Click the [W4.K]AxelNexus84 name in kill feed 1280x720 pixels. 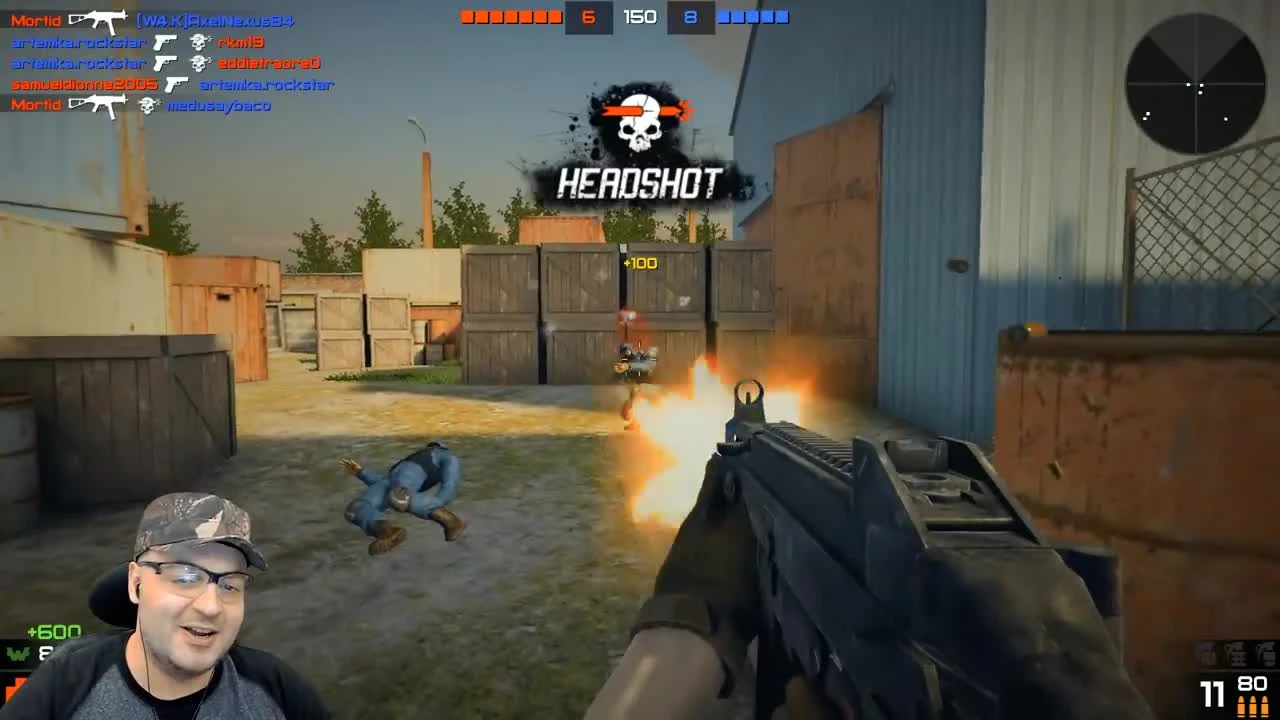[213, 19]
